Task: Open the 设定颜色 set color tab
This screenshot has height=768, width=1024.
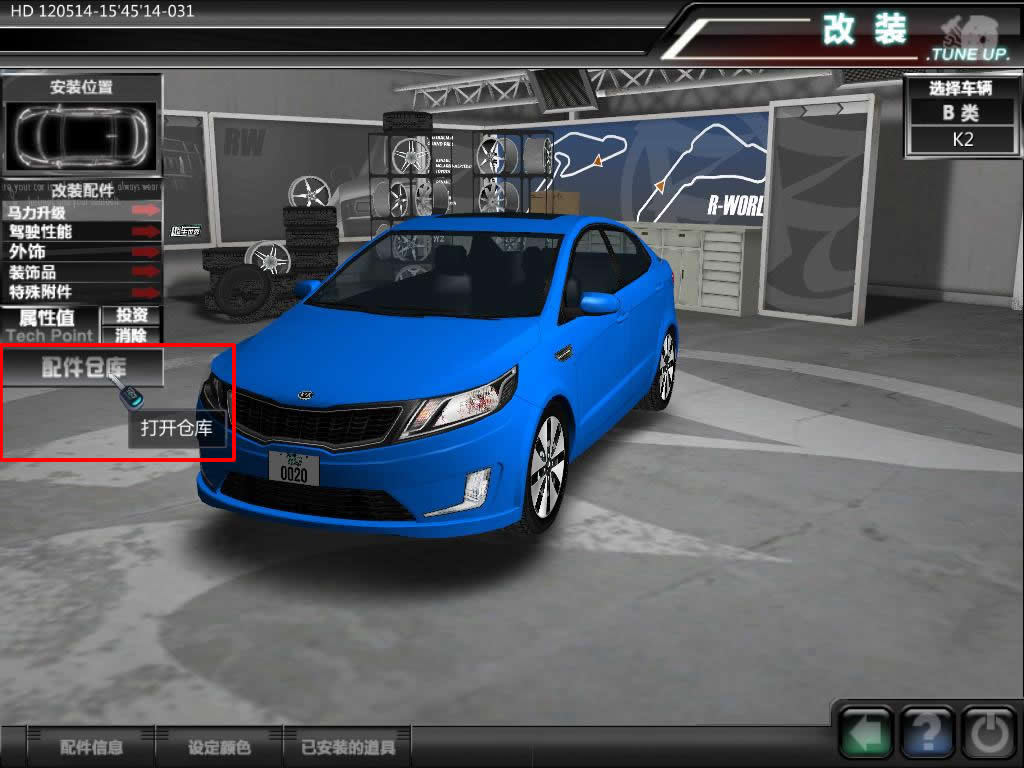Action: pyautogui.click(x=219, y=747)
